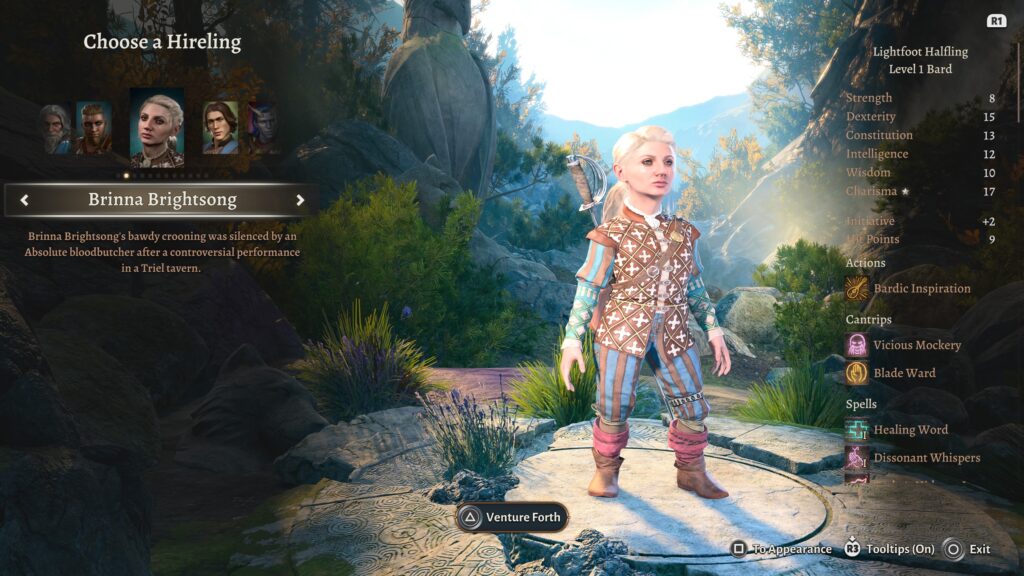Viewport: 1024px width, 576px height.
Task: Choose the red-haired bearded man portrait
Action: [x=94, y=127]
